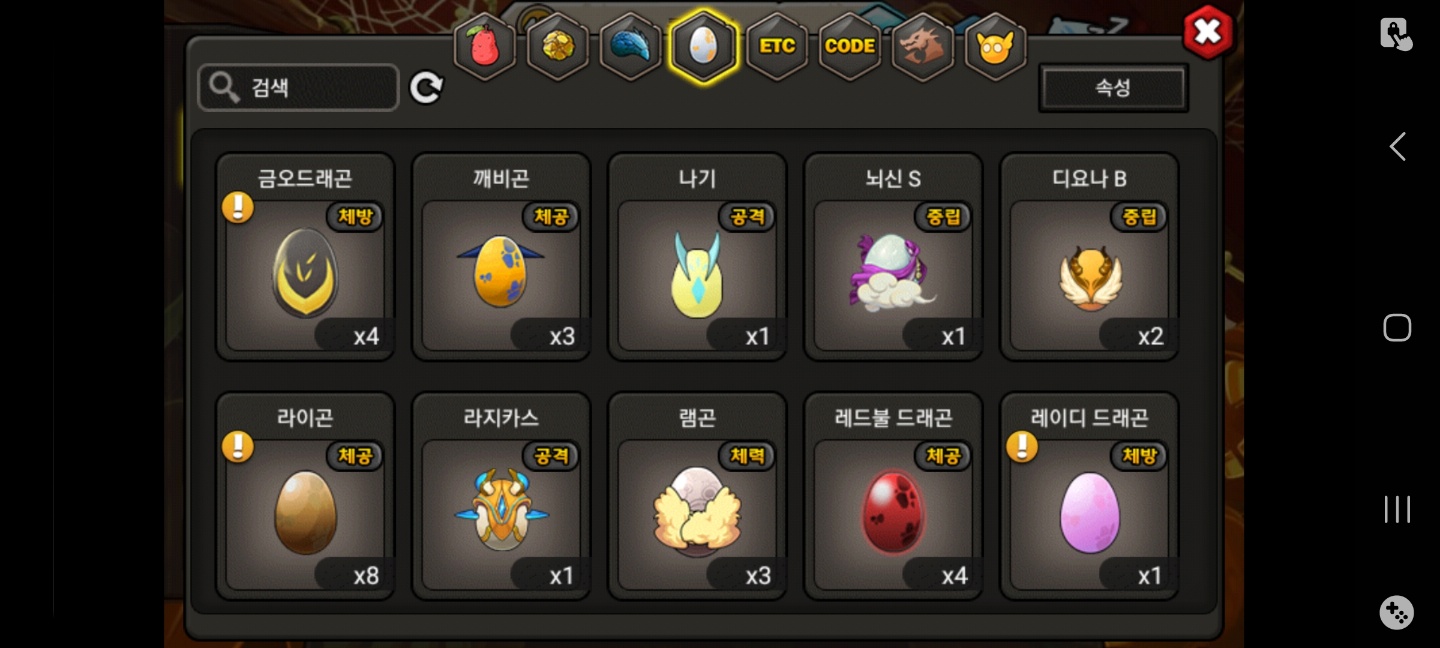
Task: Choose the 램곤 egg slot
Action: (697, 512)
